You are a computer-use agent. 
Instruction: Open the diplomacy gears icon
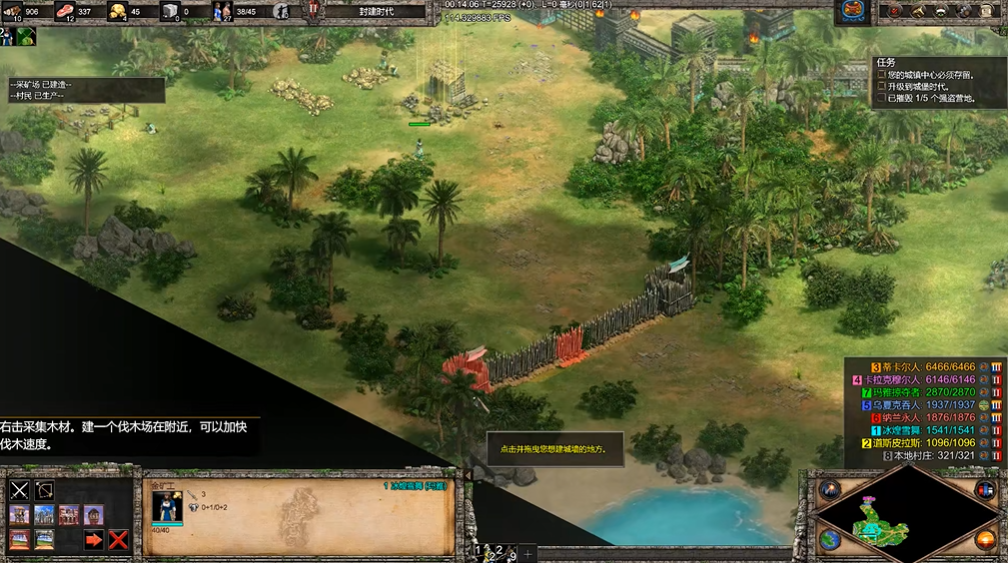click(x=964, y=11)
